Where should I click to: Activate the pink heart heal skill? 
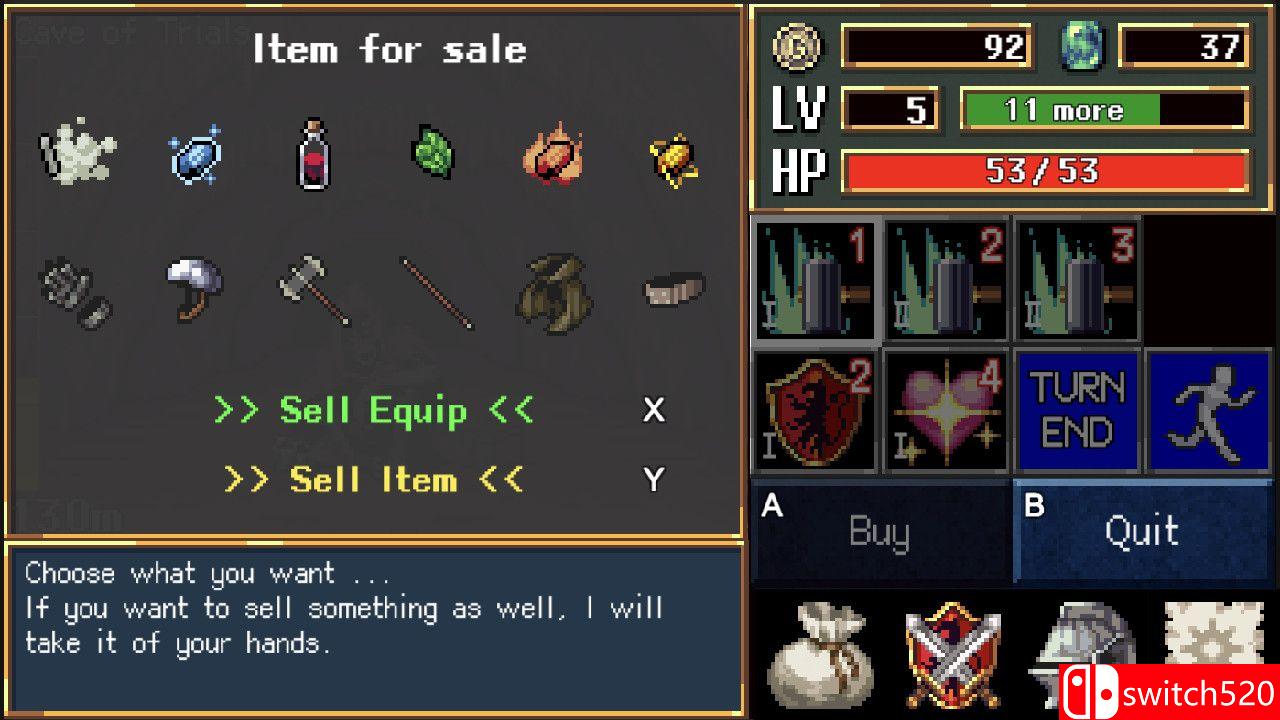coord(946,410)
